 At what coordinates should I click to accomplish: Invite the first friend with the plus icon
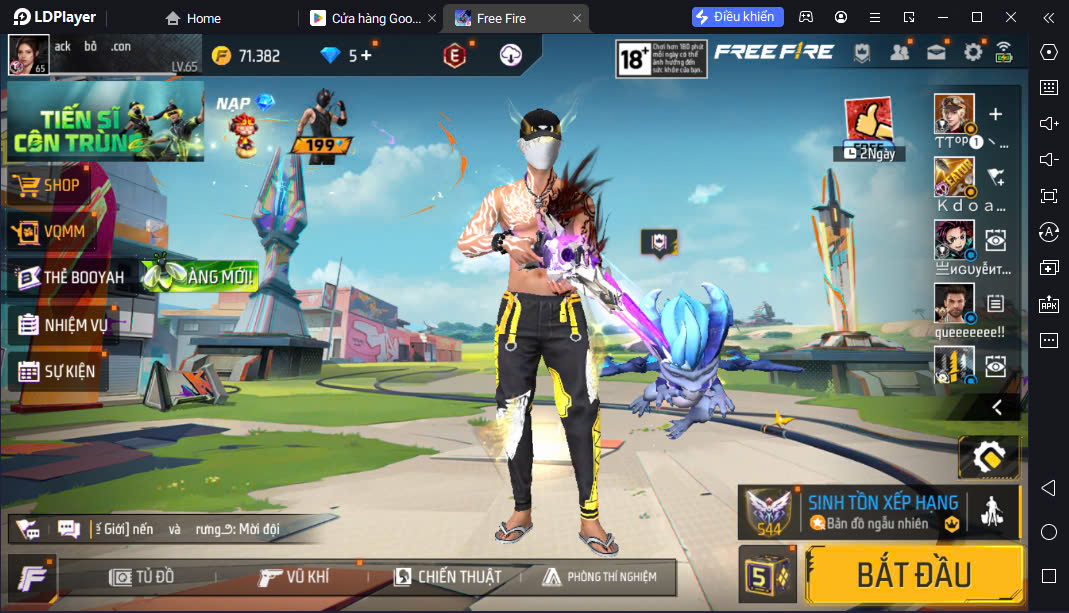coord(995,114)
